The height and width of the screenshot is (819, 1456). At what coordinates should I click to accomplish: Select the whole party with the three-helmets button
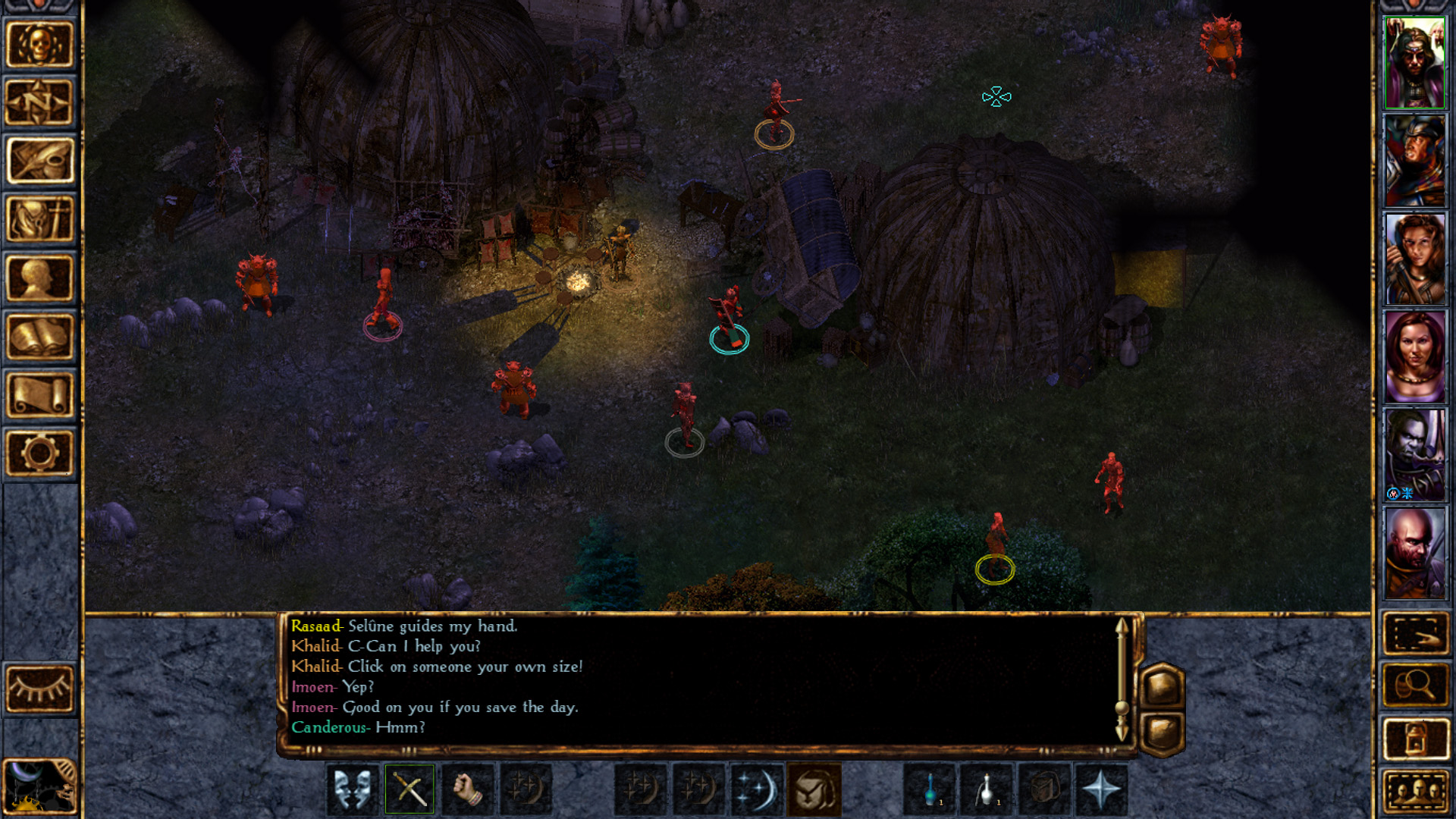click(1415, 792)
